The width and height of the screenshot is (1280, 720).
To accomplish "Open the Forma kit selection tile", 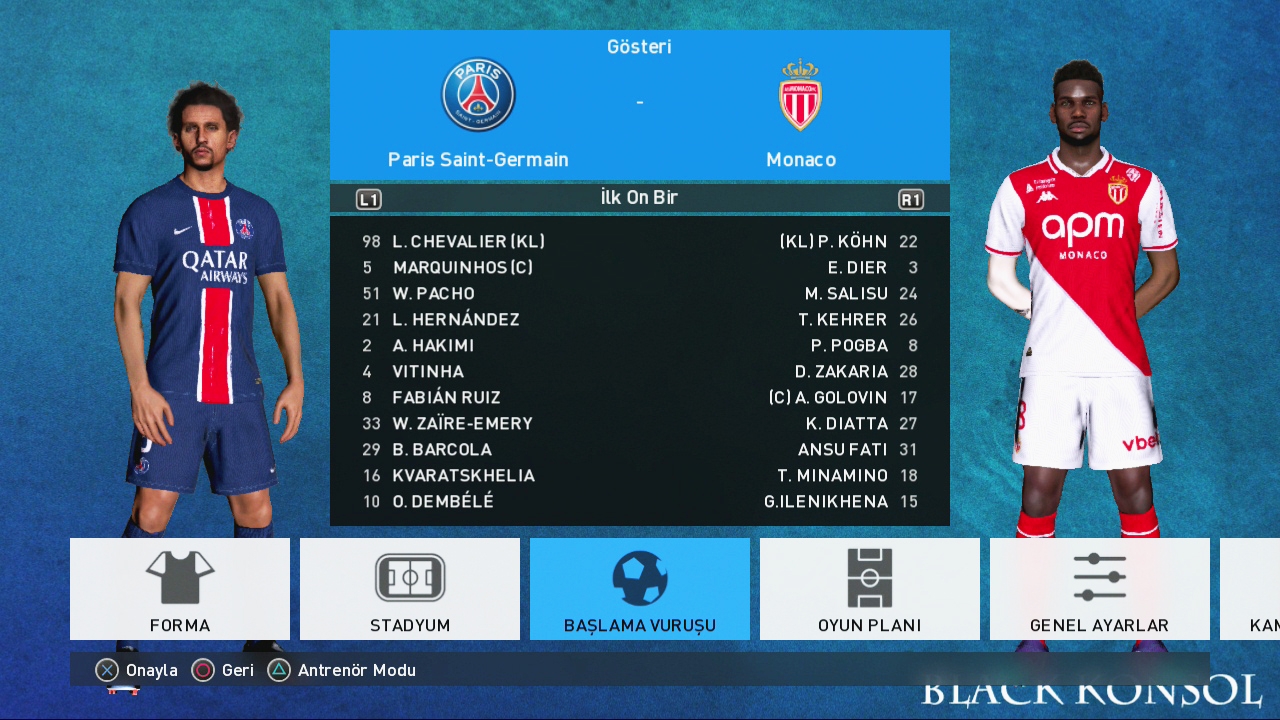I will 180,589.
